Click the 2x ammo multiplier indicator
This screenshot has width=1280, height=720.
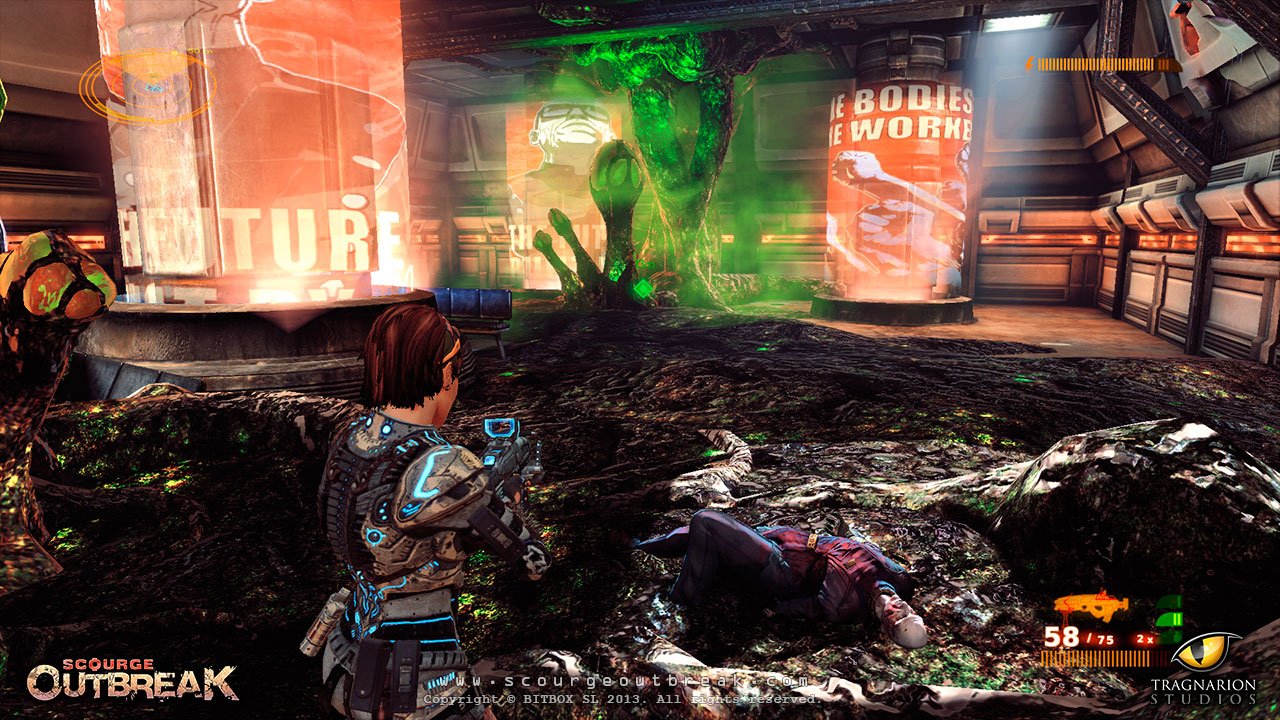1143,638
